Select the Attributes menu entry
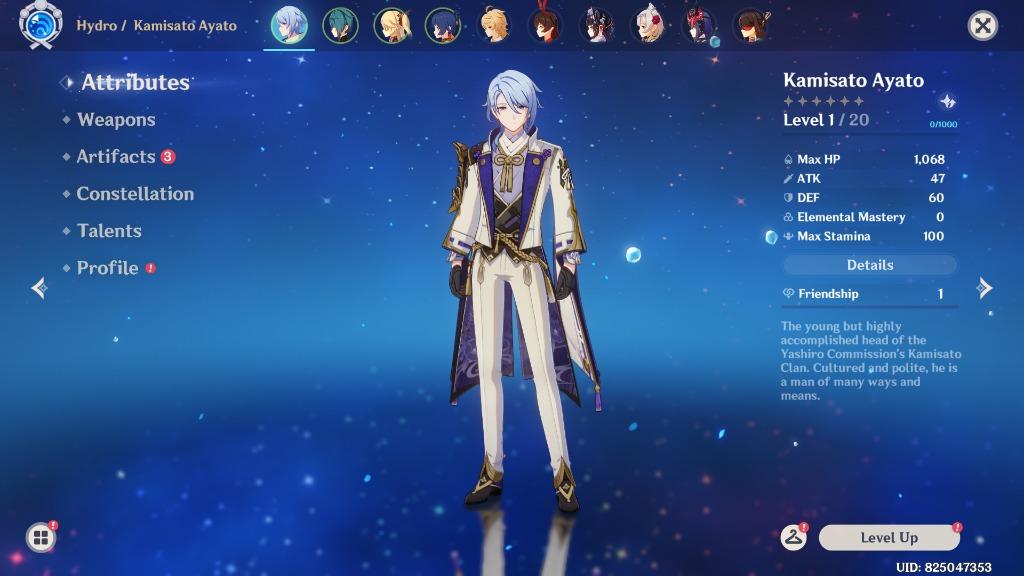This screenshot has height=576, width=1024. (135, 83)
